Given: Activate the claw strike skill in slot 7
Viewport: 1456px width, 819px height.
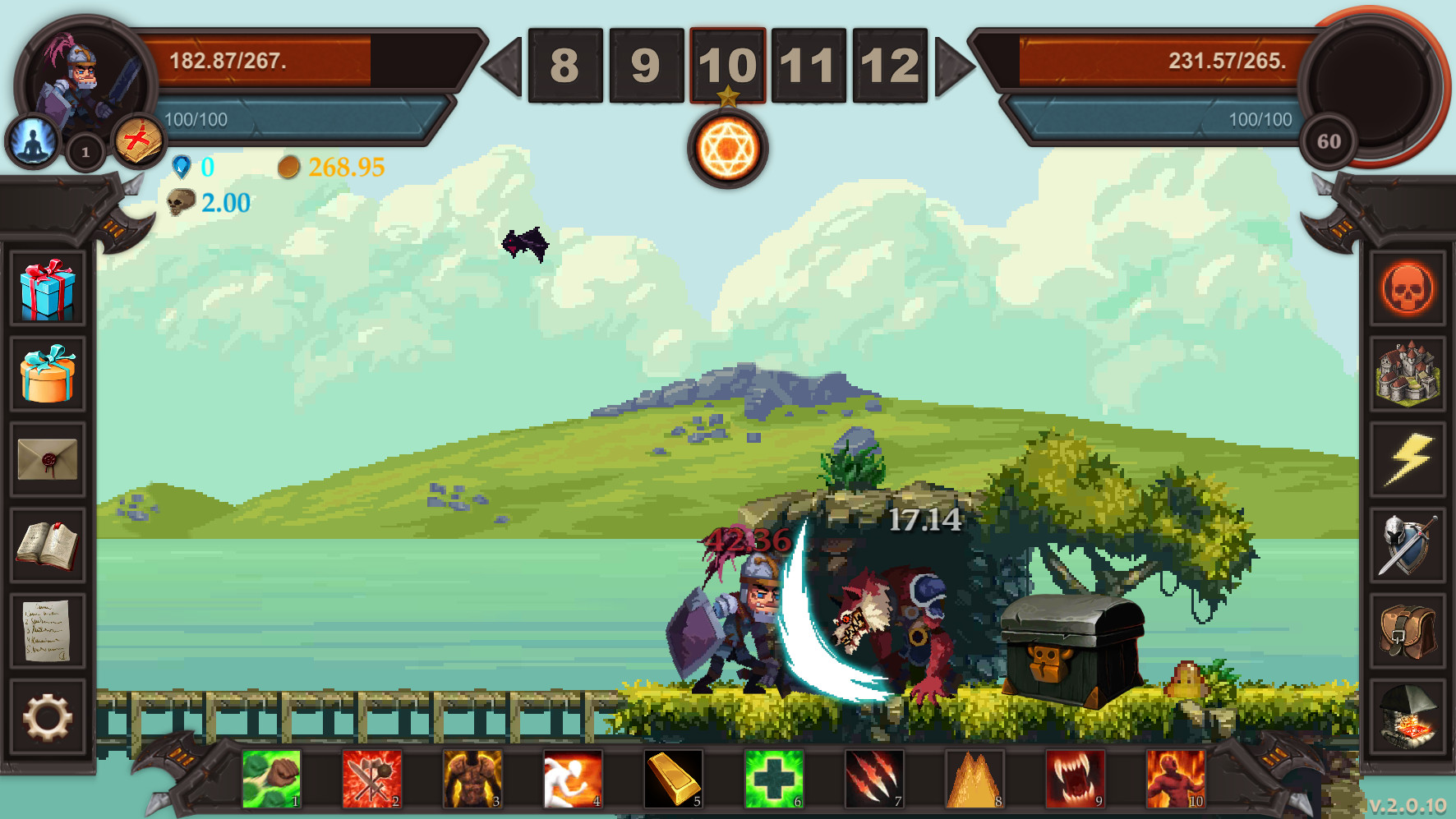Looking at the screenshot, I should click(873, 779).
